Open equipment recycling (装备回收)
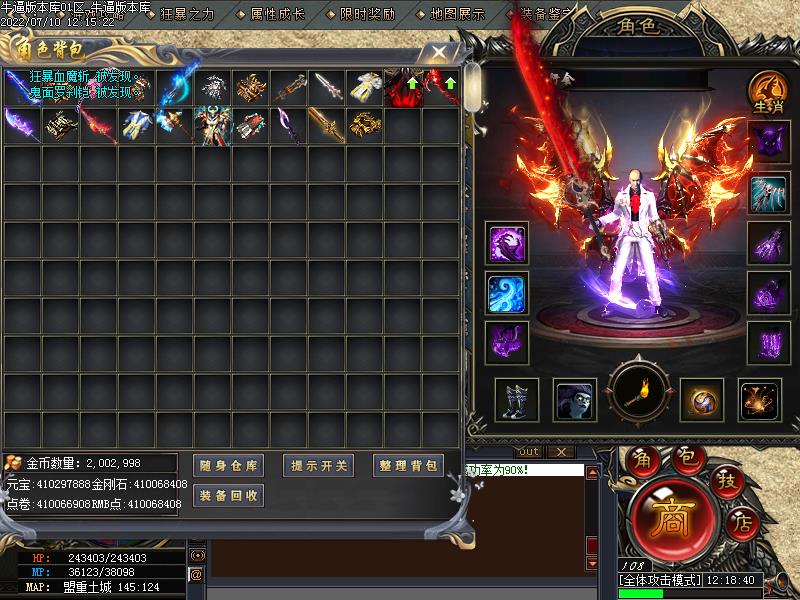Image resolution: width=800 pixels, height=600 pixels. coord(228,495)
